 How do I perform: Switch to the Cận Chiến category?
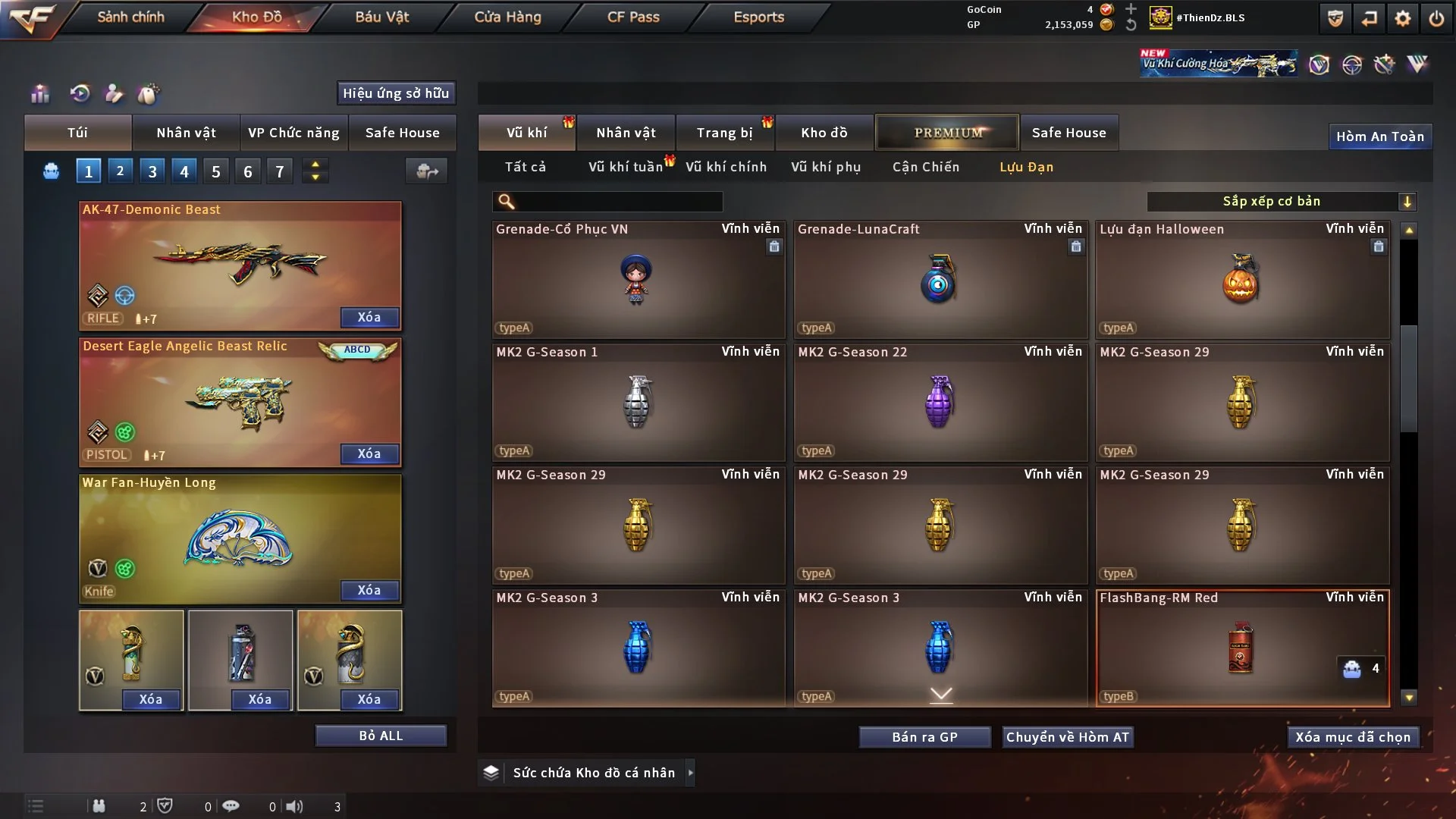tap(925, 167)
